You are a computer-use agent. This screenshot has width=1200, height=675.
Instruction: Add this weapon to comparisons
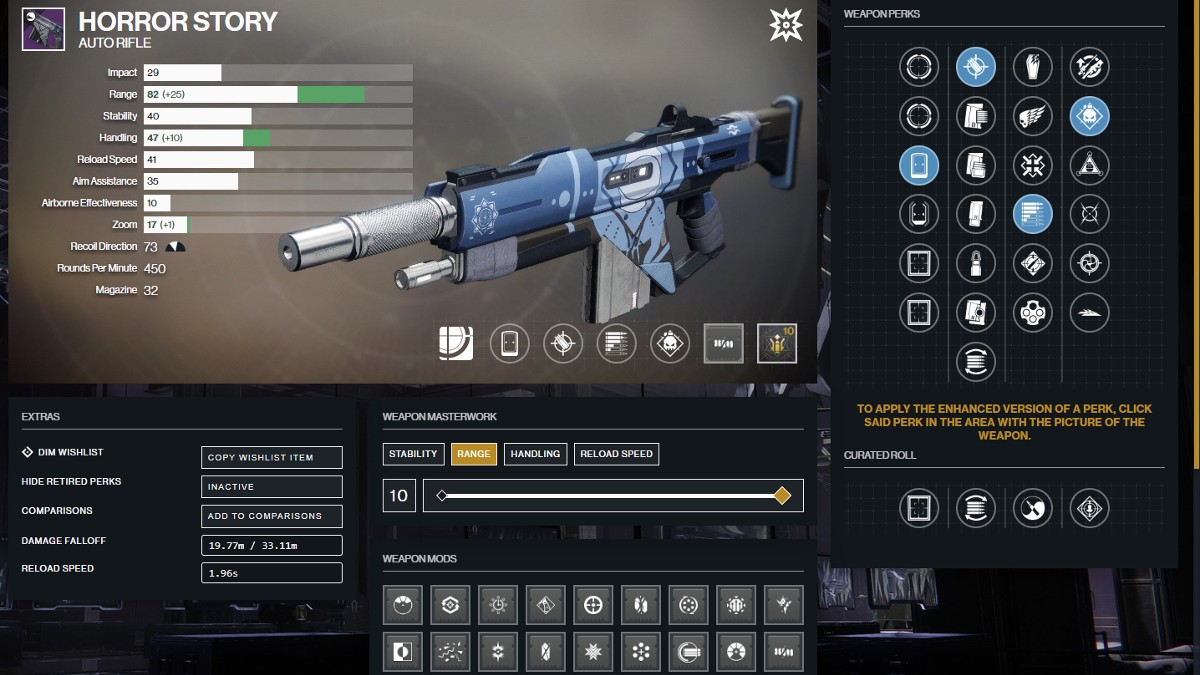coord(271,516)
